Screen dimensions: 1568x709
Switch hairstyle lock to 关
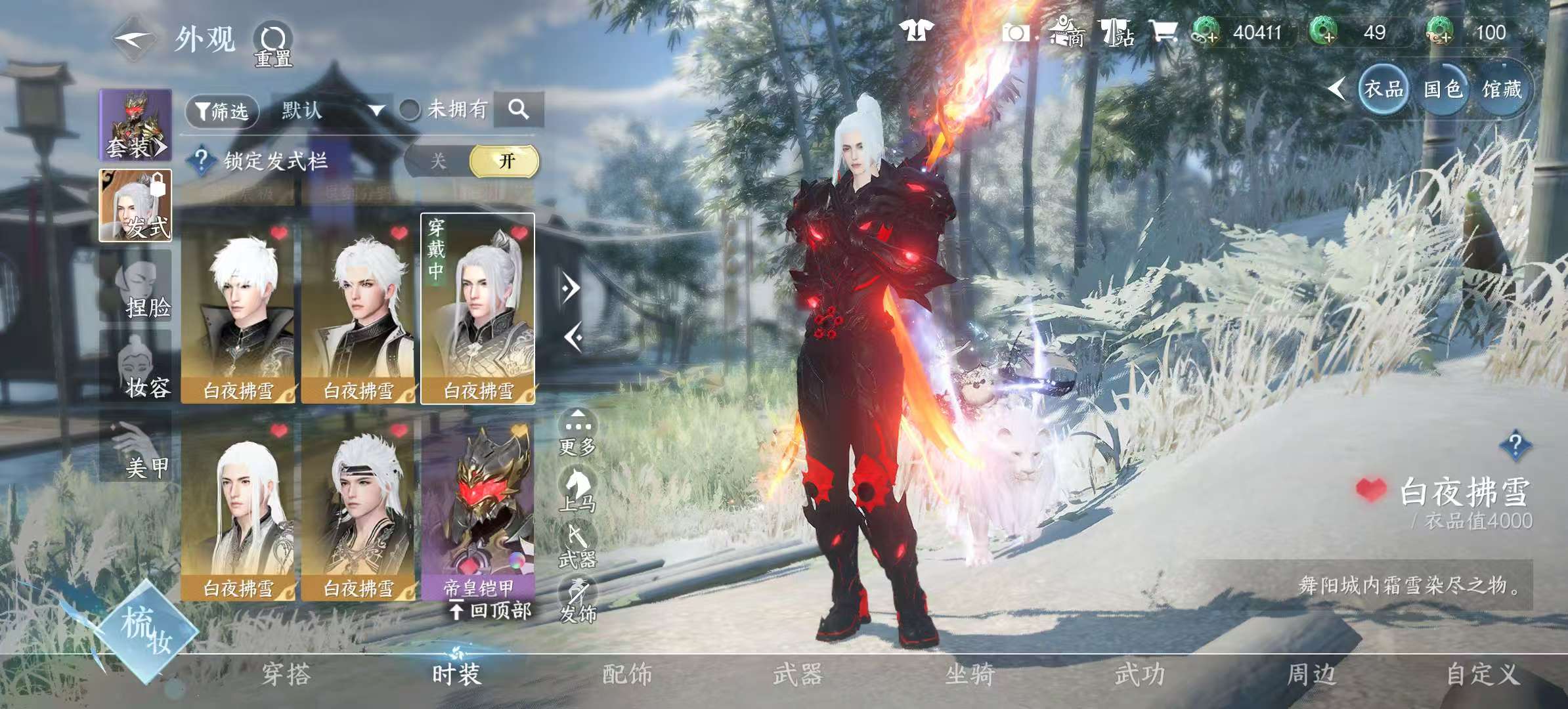pos(438,161)
